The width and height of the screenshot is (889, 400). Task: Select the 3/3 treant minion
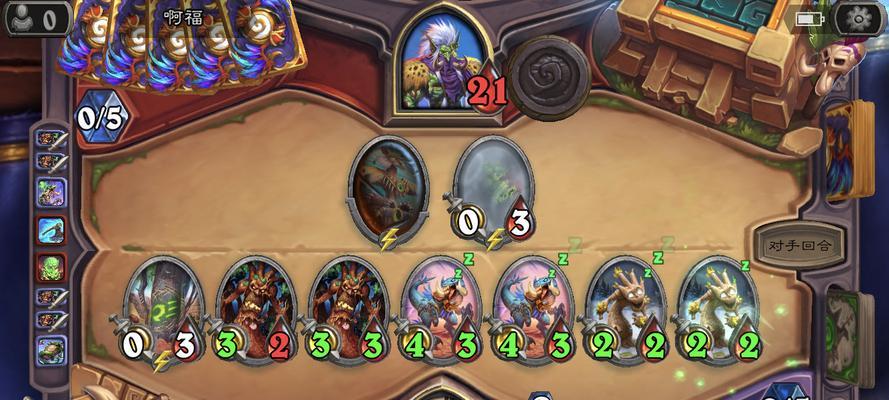pyautogui.click(x=346, y=305)
